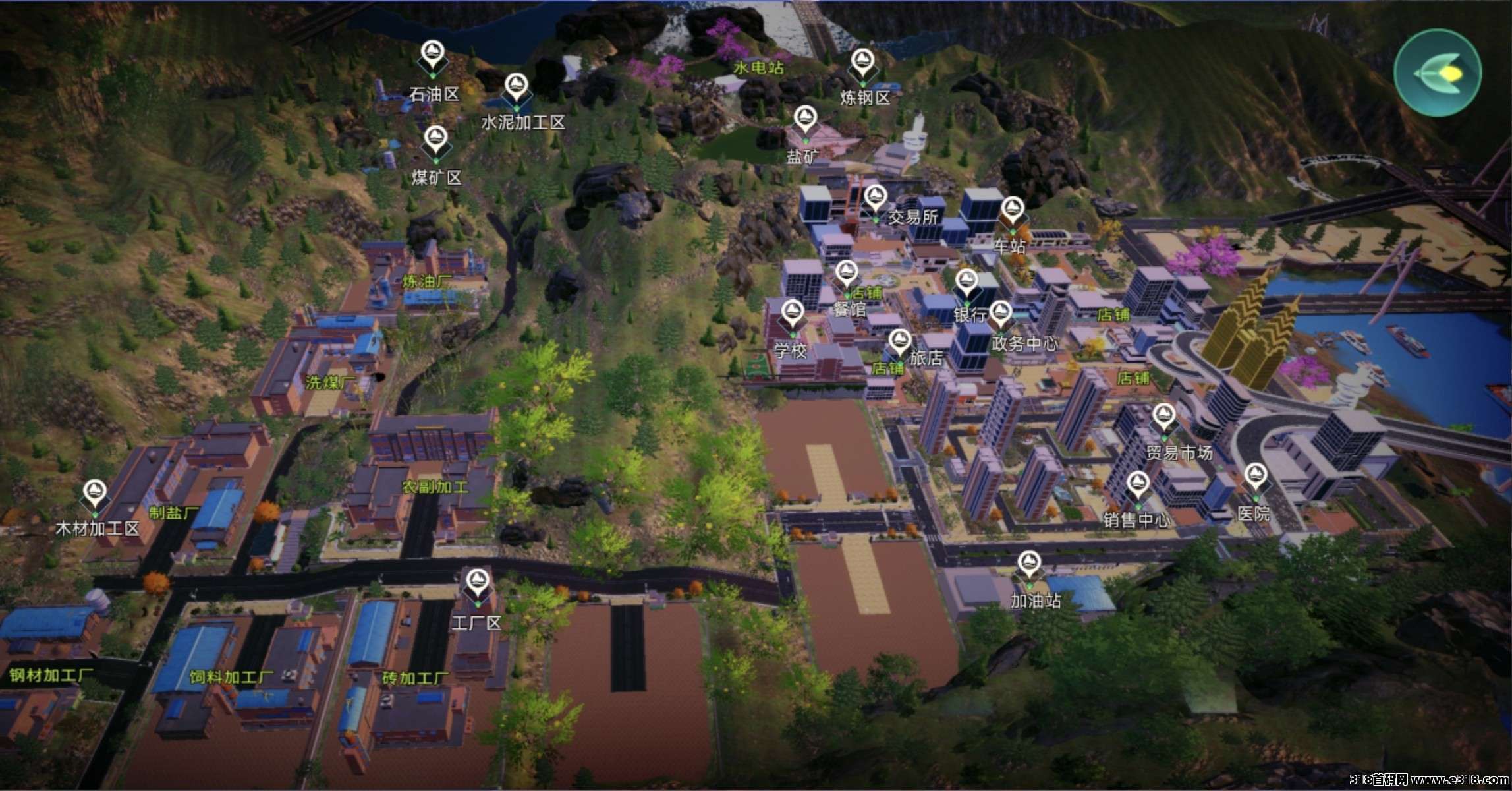Go to the 交易所 marker
This screenshot has width=1512, height=791.
[x=874, y=198]
